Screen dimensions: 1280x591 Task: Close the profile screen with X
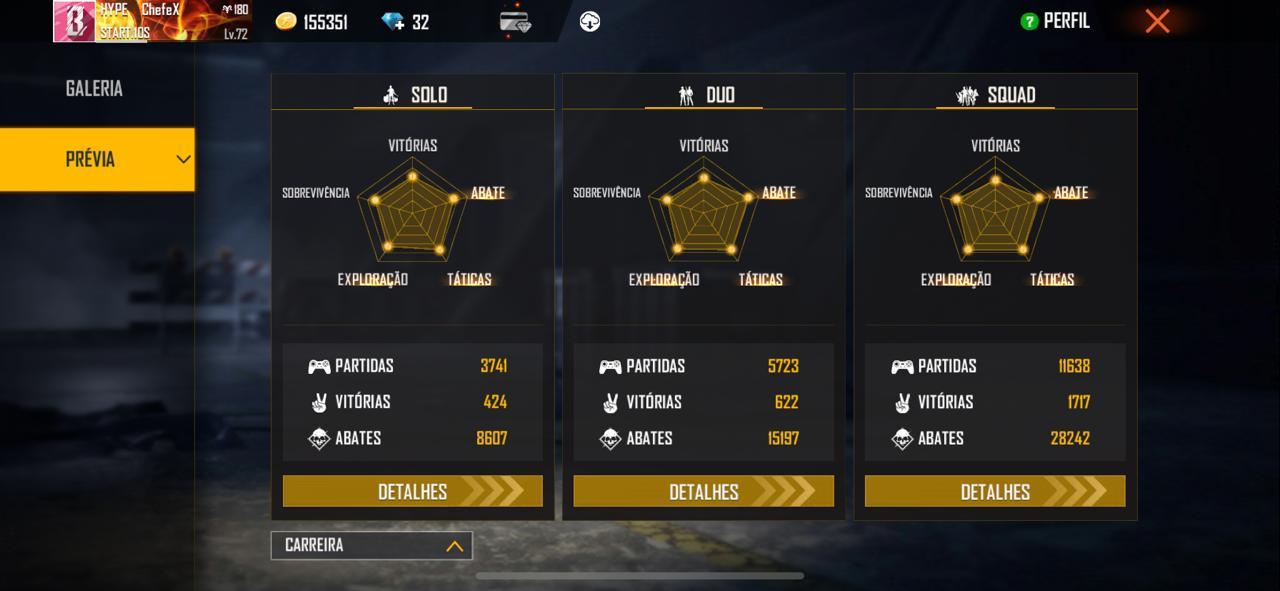1157,21
